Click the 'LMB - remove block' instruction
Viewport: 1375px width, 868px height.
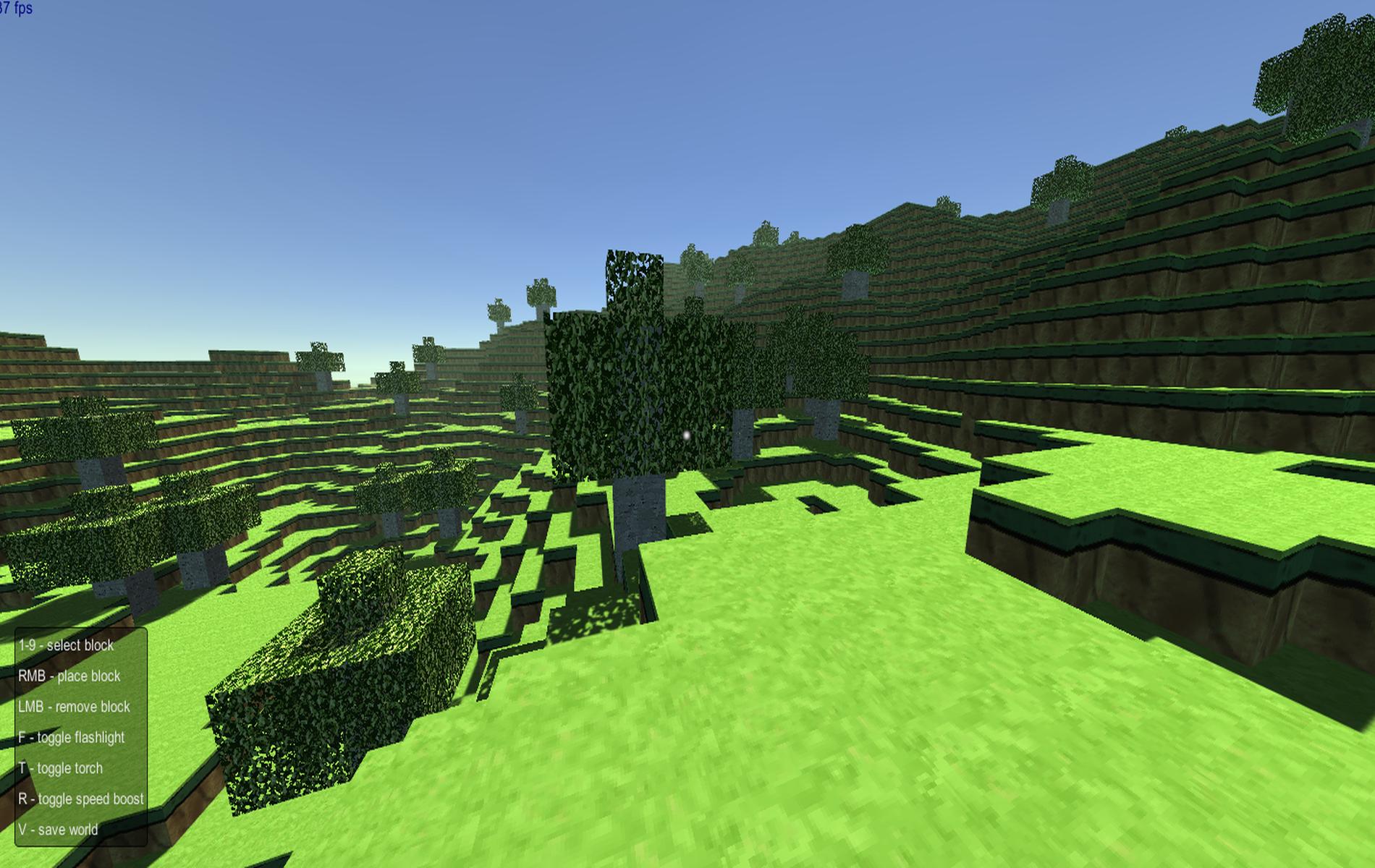(74, 707)
